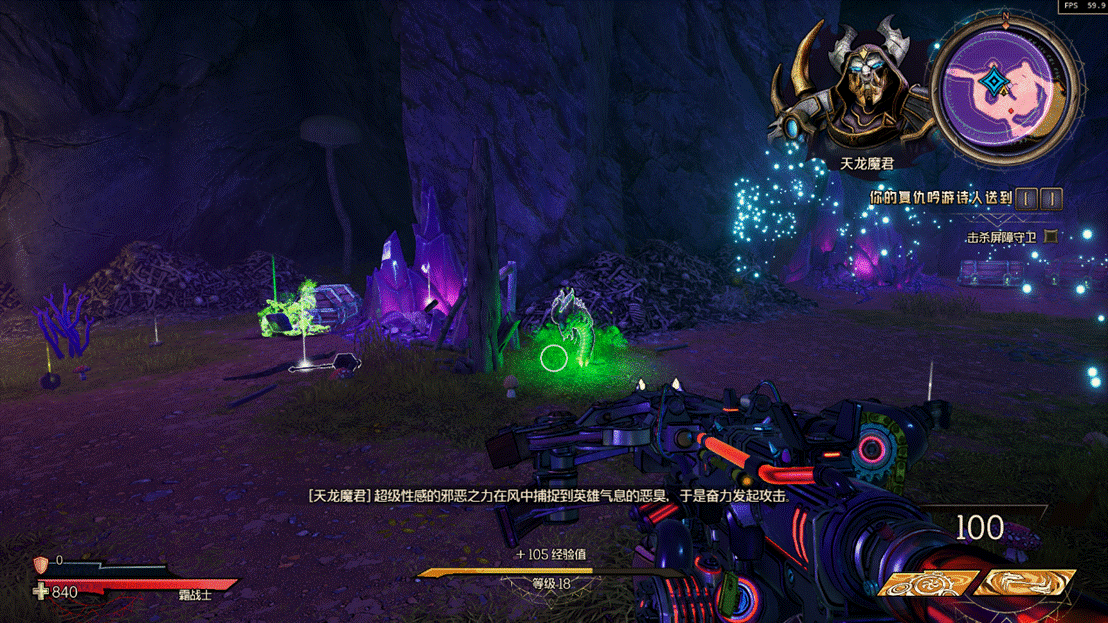Select the Dragon Lord speaker portrait
This screenshot has width=1108, height=623.
click(x=857, y=92)
